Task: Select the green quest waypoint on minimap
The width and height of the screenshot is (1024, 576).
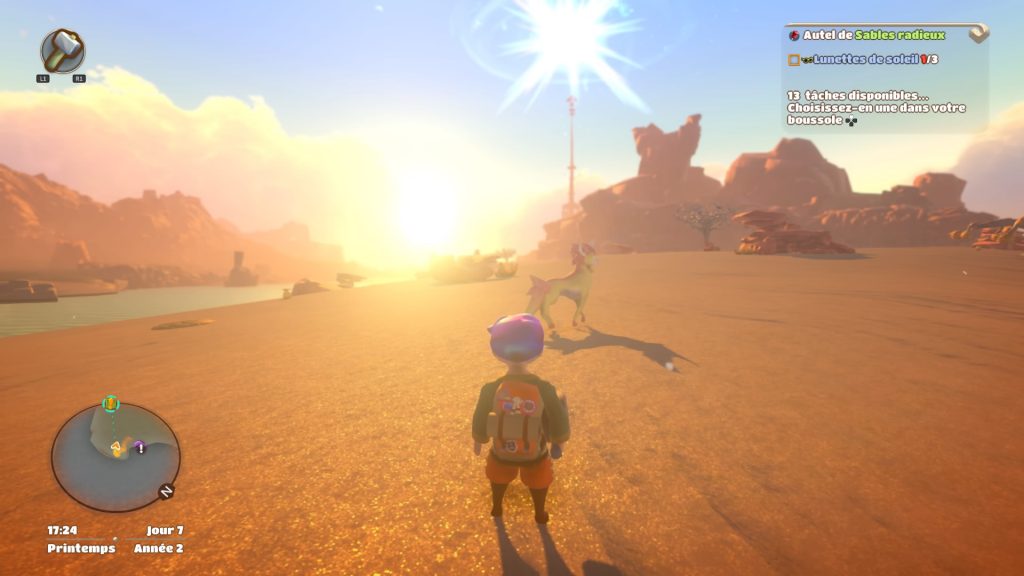Action: (111, 404)
